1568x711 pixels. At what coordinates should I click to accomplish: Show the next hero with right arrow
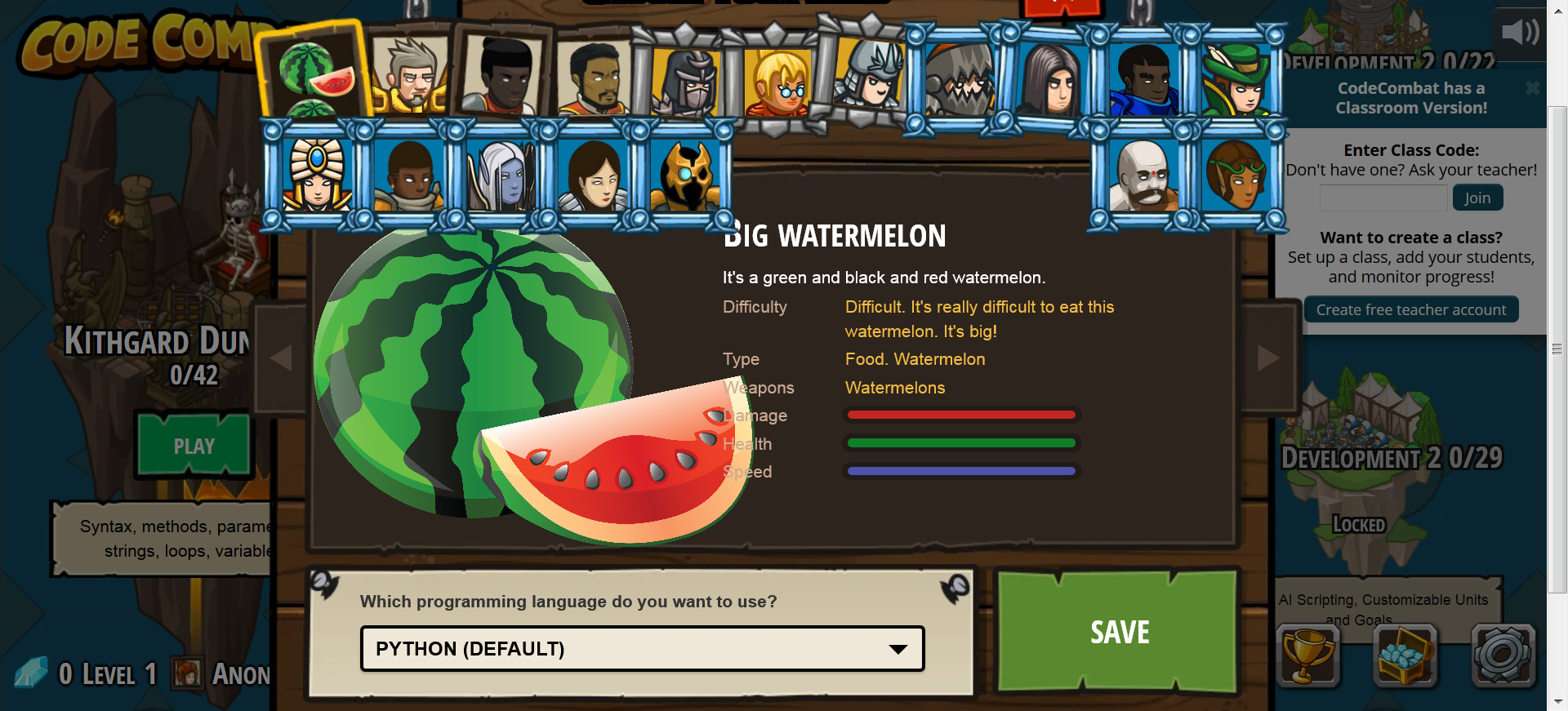[x=1267, y=358]
